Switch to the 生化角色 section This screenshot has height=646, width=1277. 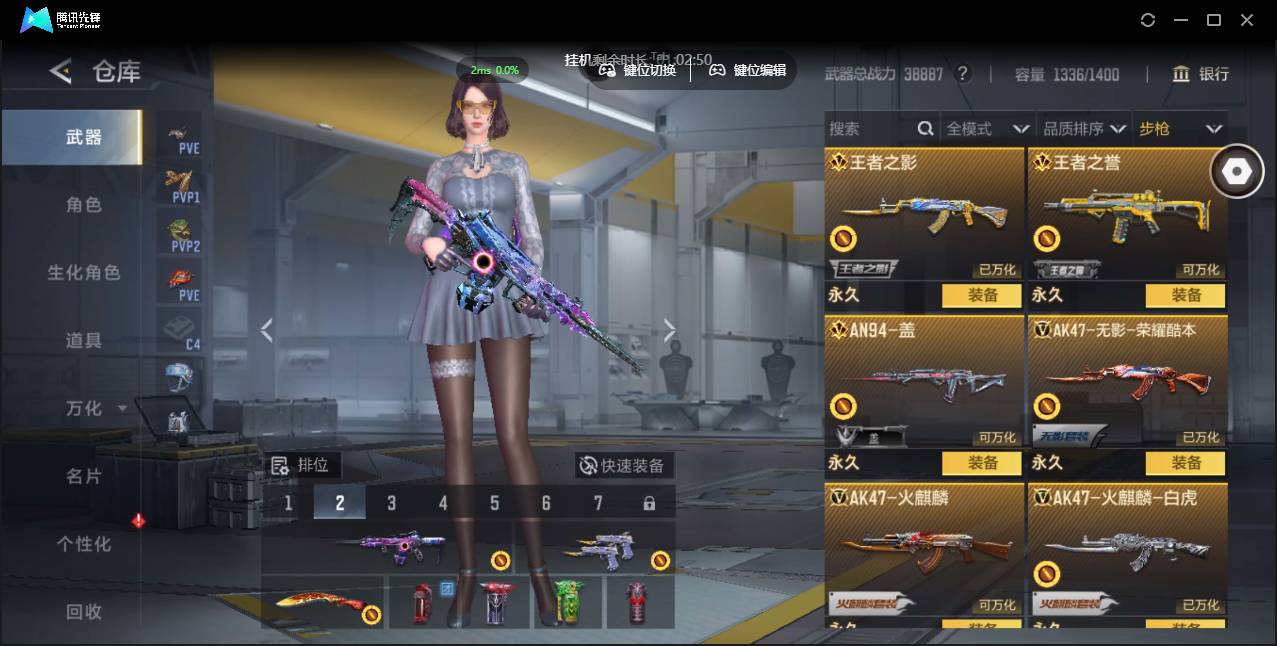[84, 273]
